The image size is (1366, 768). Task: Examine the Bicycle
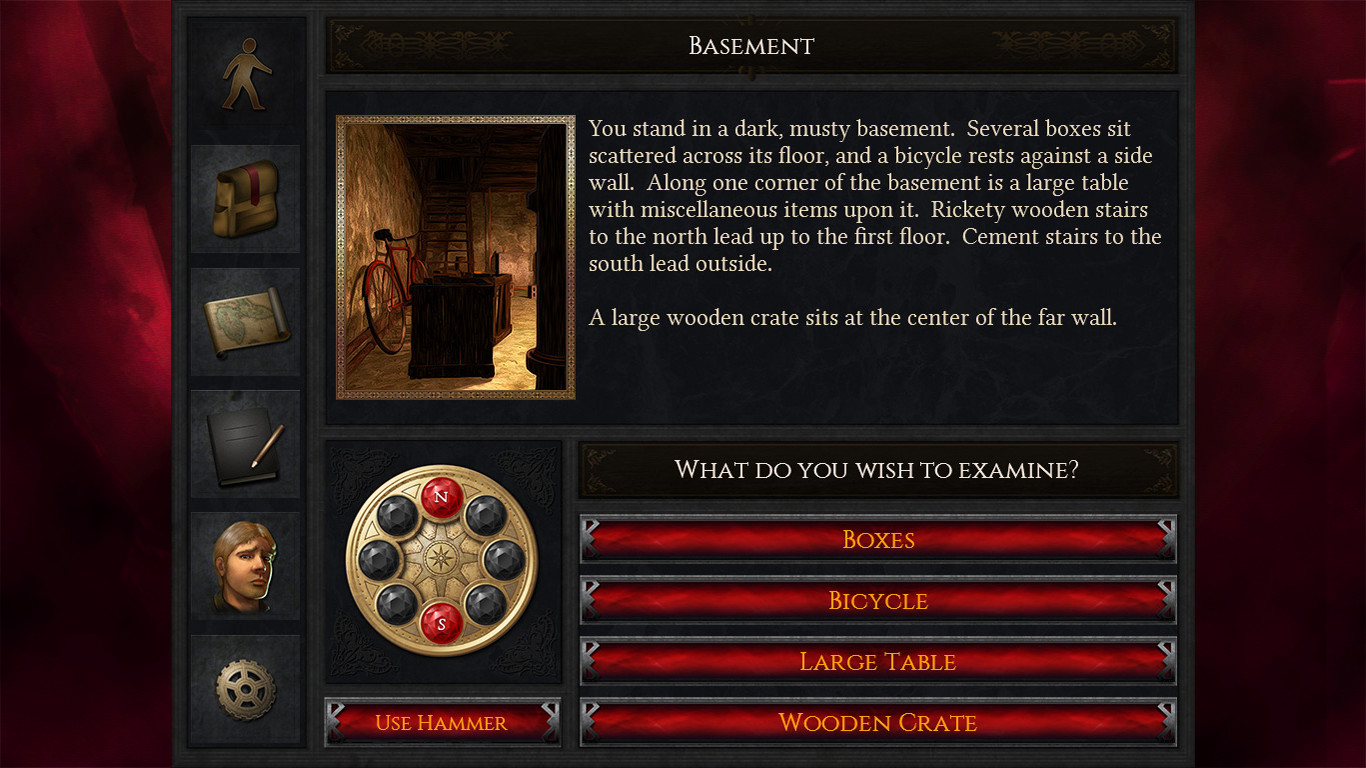(x=878, y=600)
